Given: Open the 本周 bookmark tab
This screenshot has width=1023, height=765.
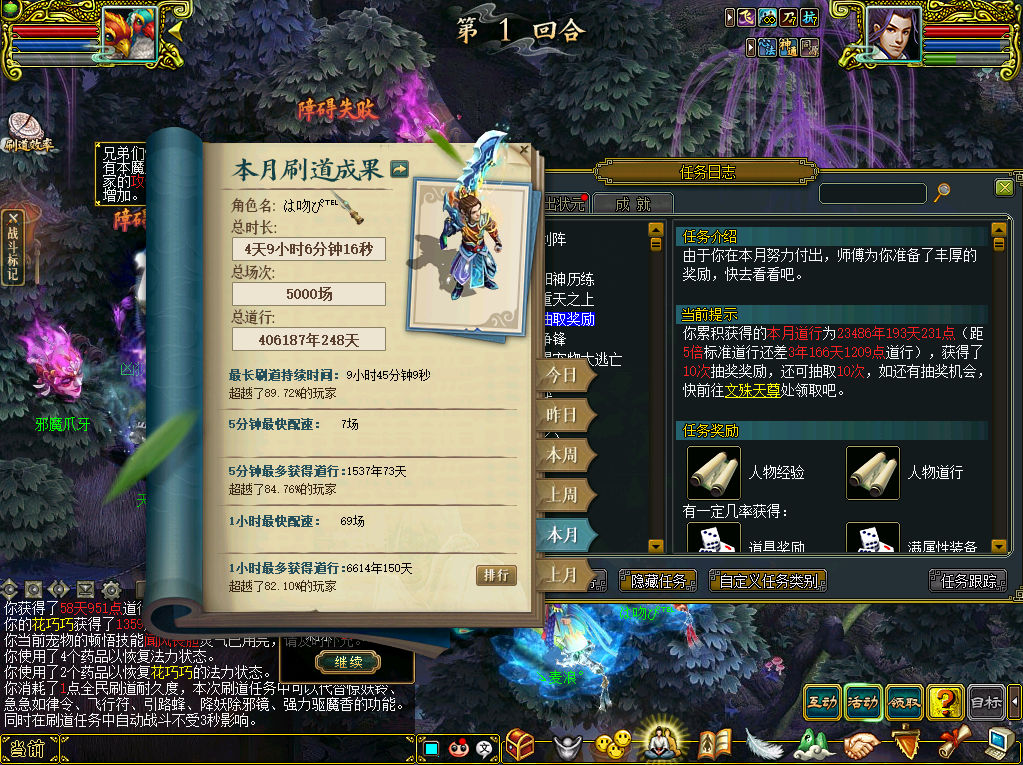Looking at the screenshot, I should pos(563,455).
